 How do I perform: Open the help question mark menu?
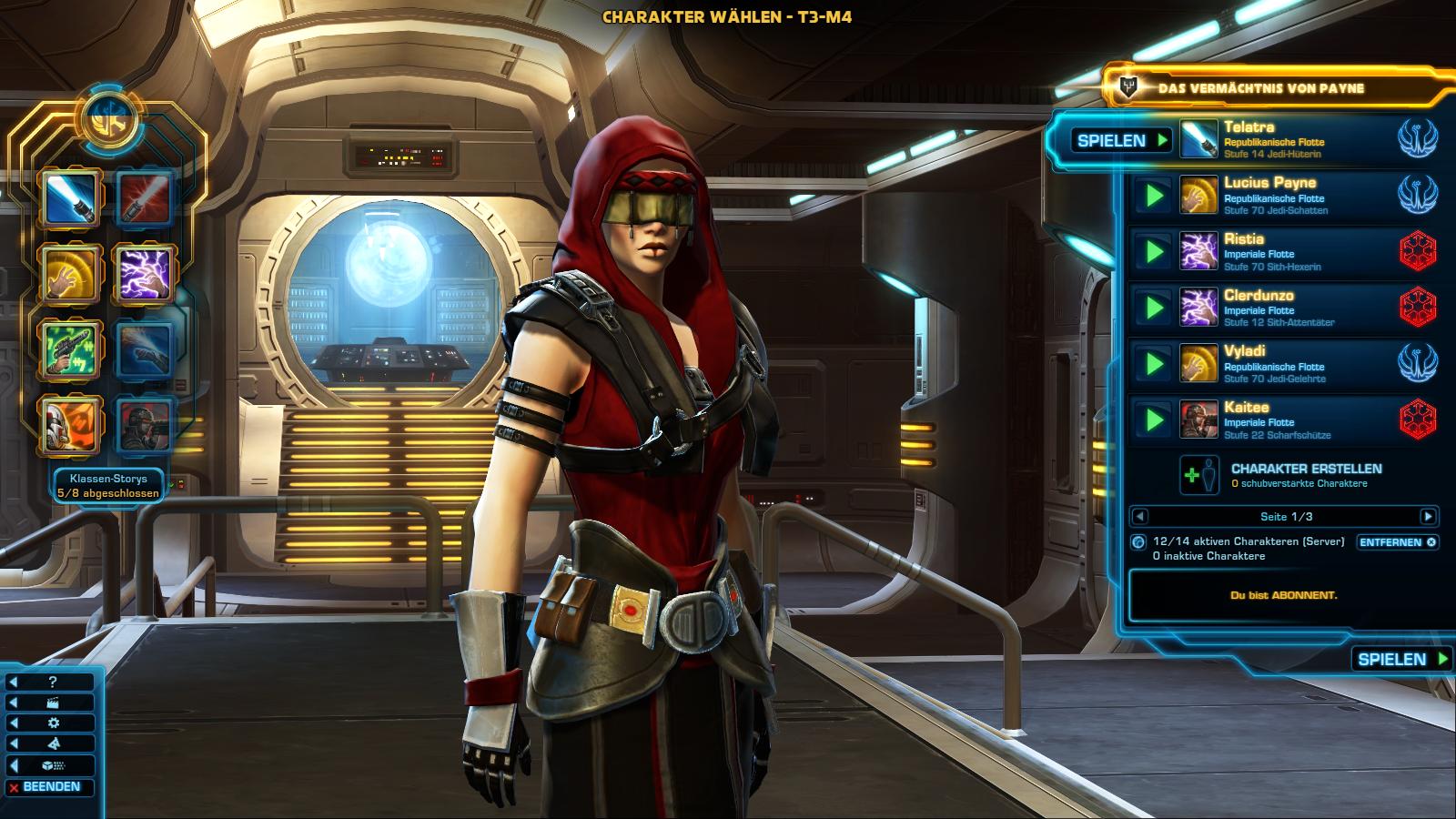[x=52, y=682]
